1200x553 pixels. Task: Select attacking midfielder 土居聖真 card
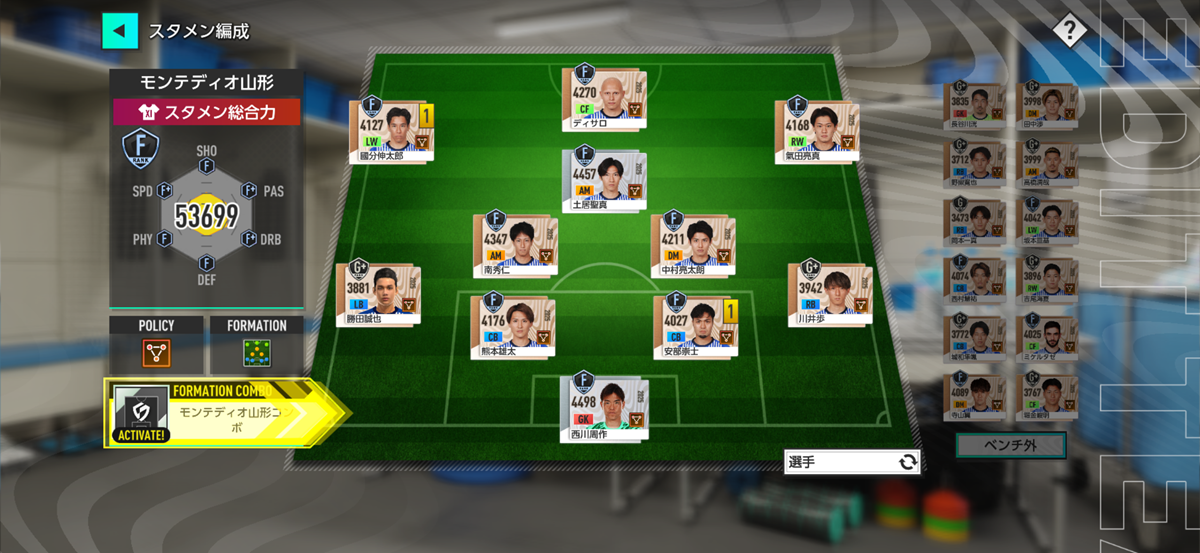[x=603, y=181]
